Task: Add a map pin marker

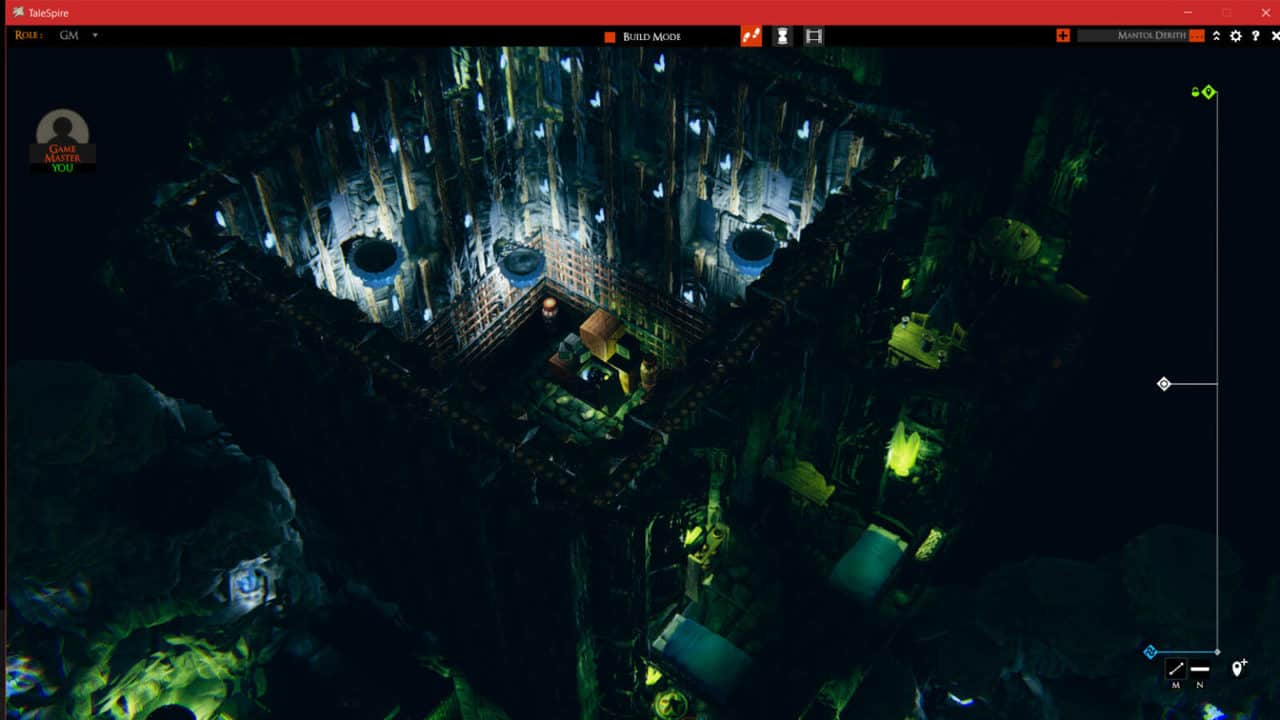Action: 1239,668
